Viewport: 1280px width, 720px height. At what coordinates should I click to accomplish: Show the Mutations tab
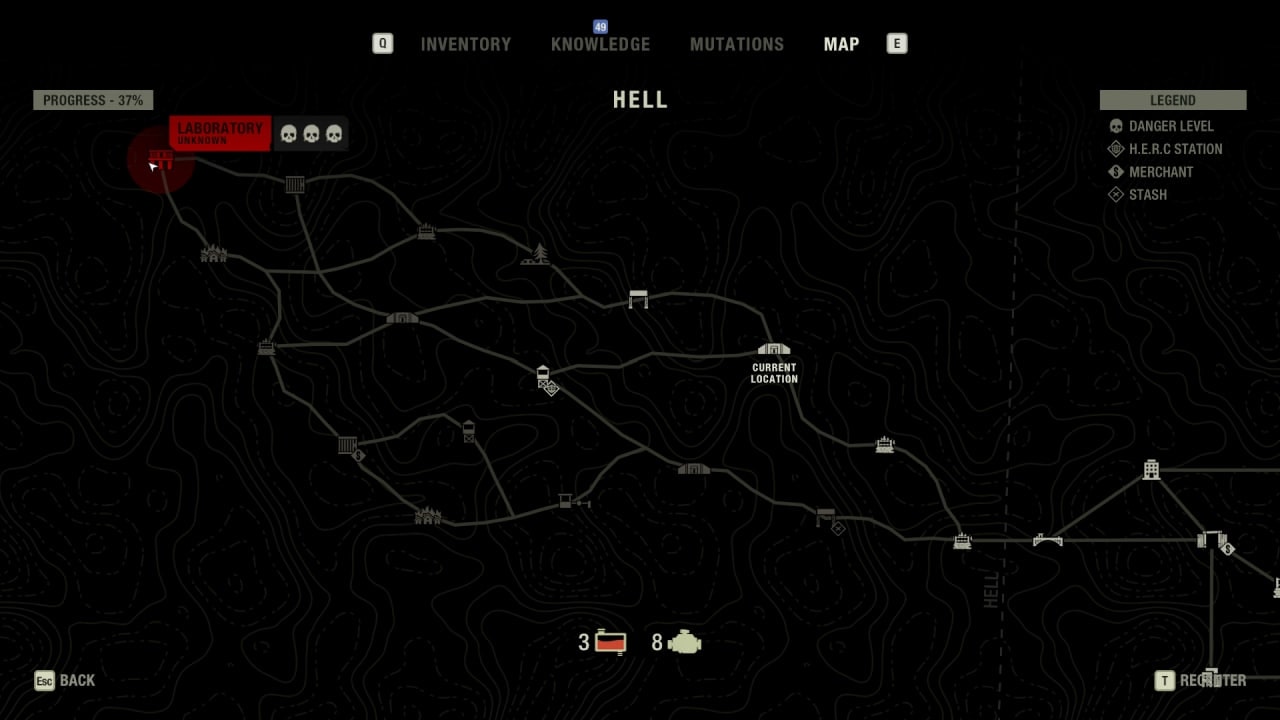[737, 44]
